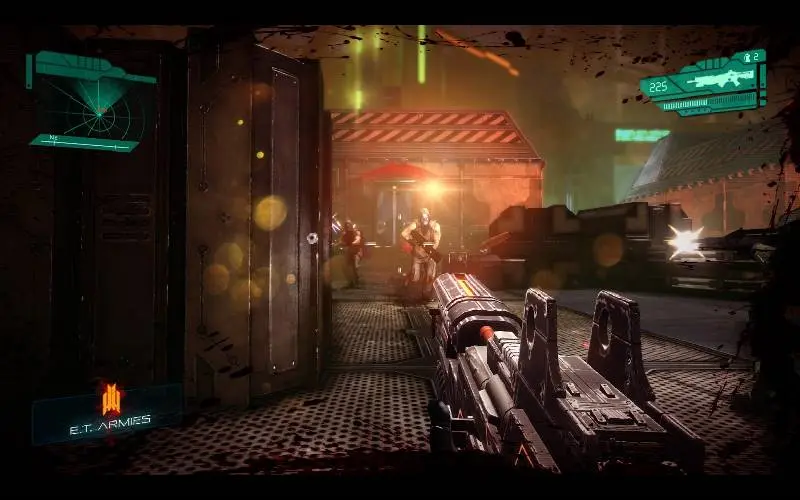Select the rifle weapon icon
800x500 pixels.
[712, 79]
